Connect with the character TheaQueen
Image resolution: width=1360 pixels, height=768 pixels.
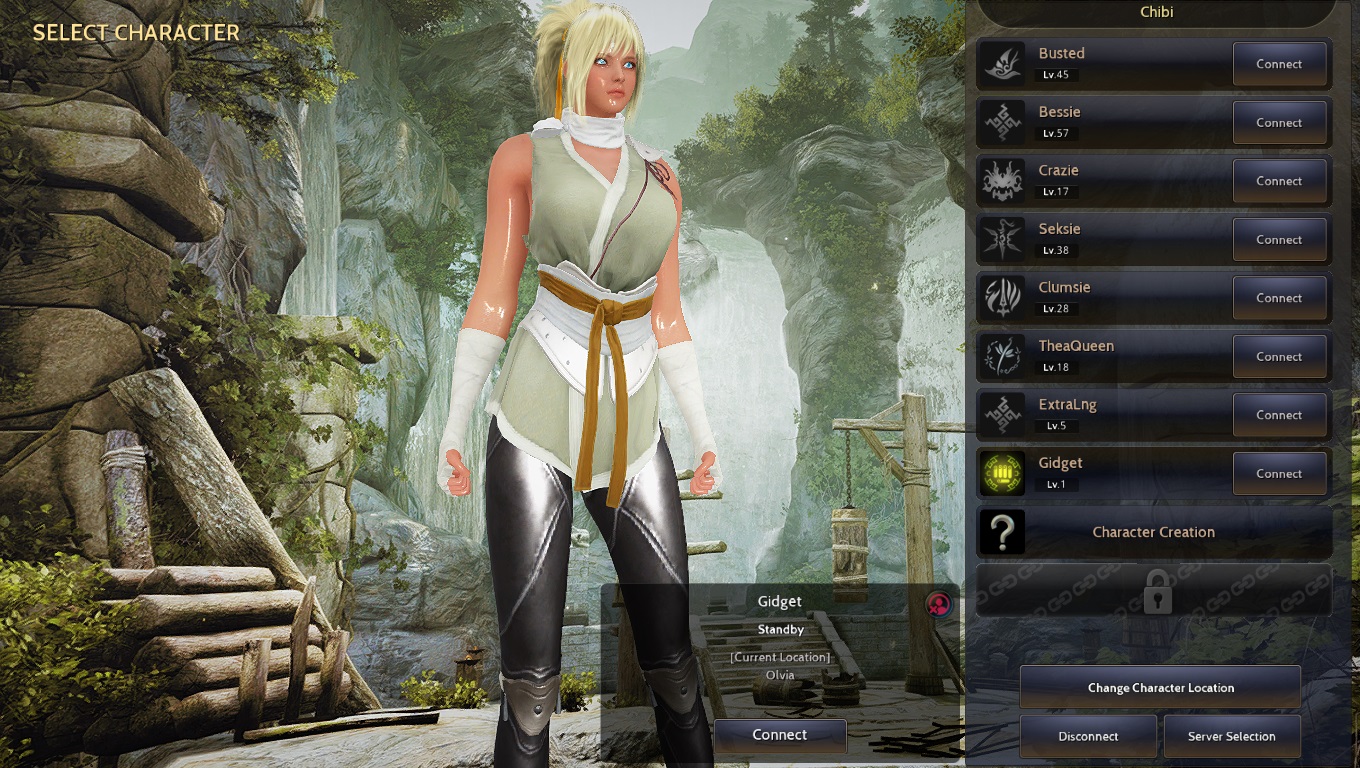(x=1279, y=357)
